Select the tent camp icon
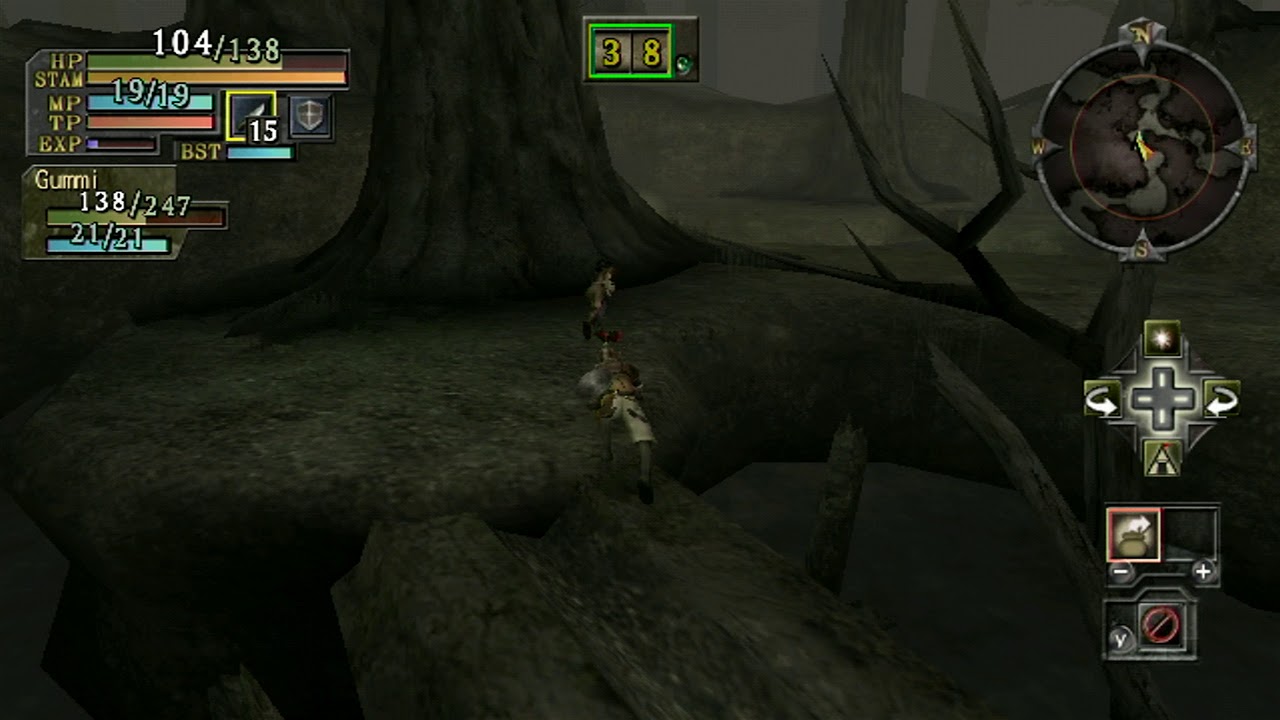This screenshot has width=1280, height=720. (1161, 459)
